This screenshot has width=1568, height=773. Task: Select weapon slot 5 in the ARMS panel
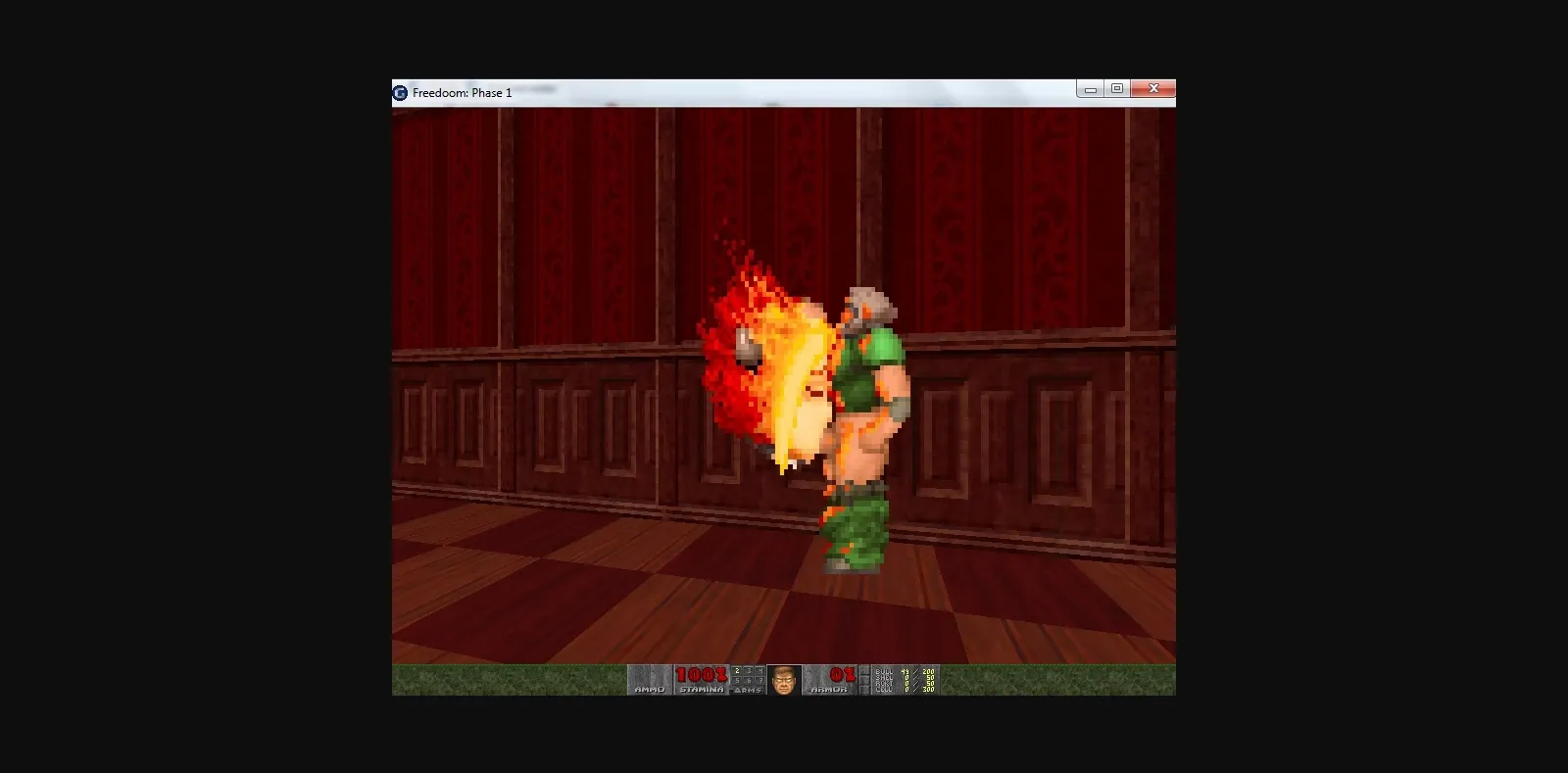(x=737, y=681)
